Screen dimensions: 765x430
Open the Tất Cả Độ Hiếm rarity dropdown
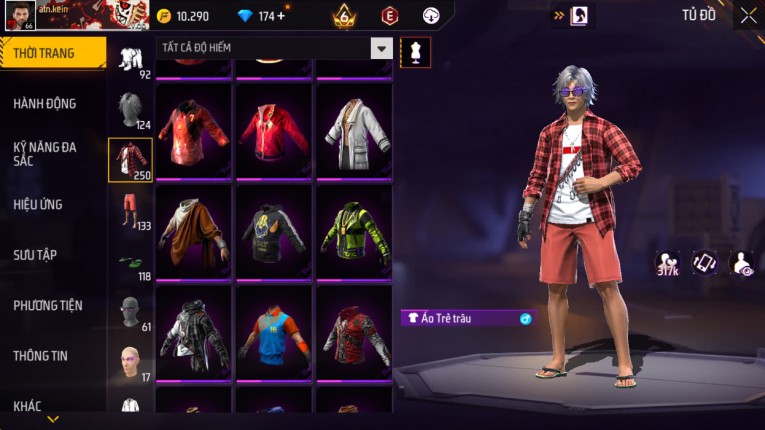pos(381,48)
